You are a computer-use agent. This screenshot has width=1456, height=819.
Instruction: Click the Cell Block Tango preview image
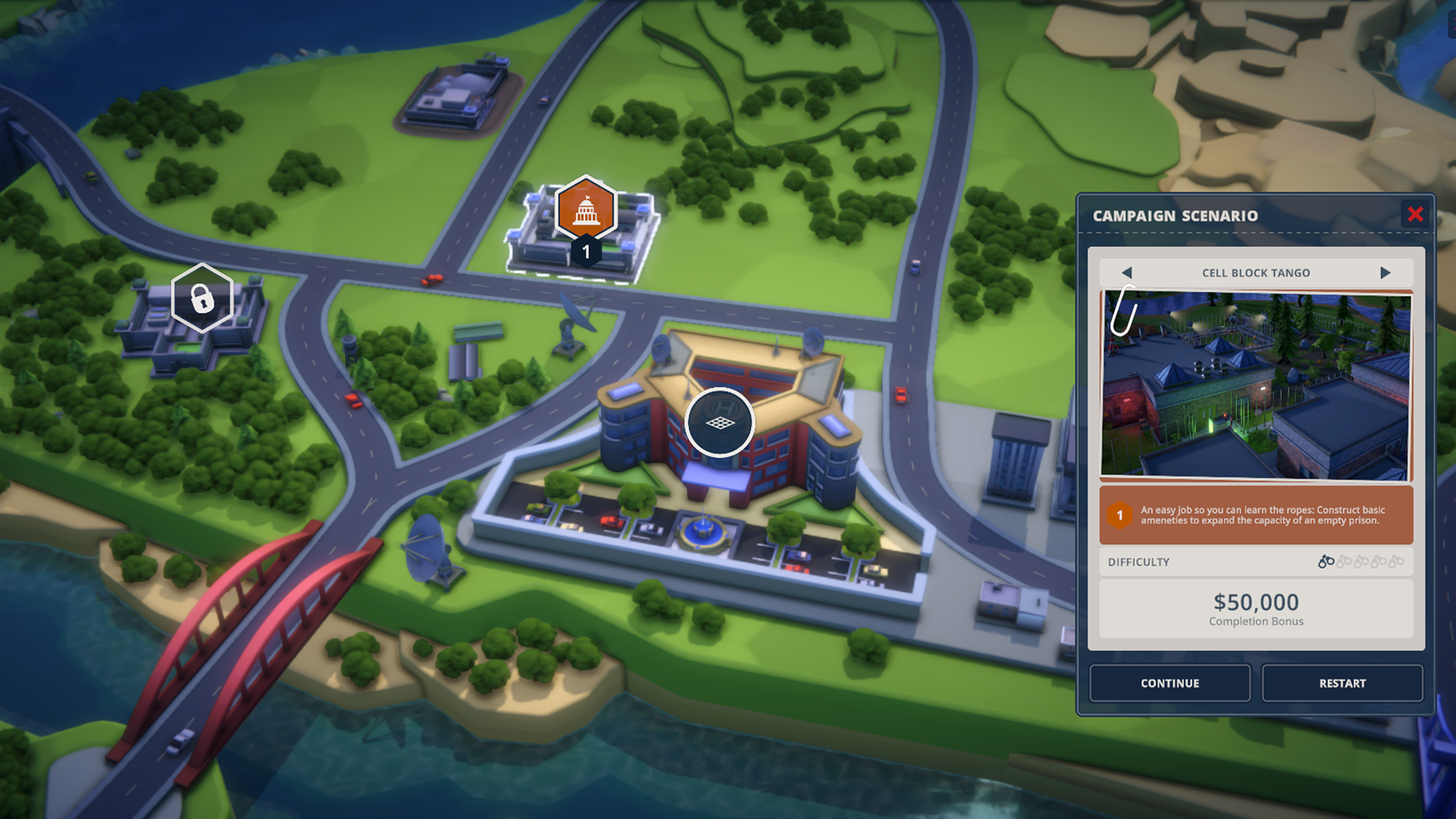tap(1256, 385)
